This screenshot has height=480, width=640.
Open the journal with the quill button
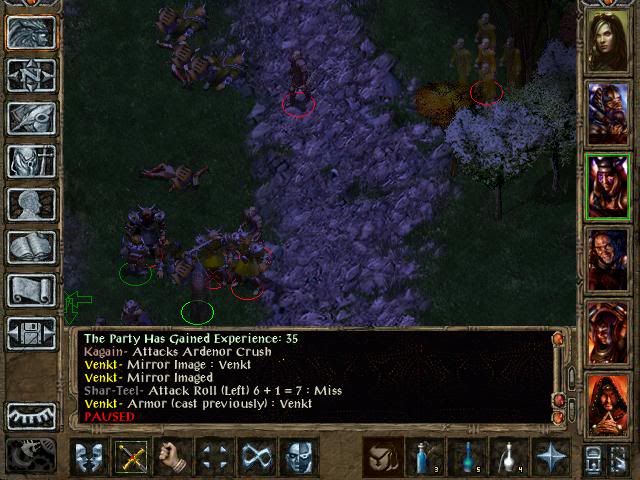31,118
